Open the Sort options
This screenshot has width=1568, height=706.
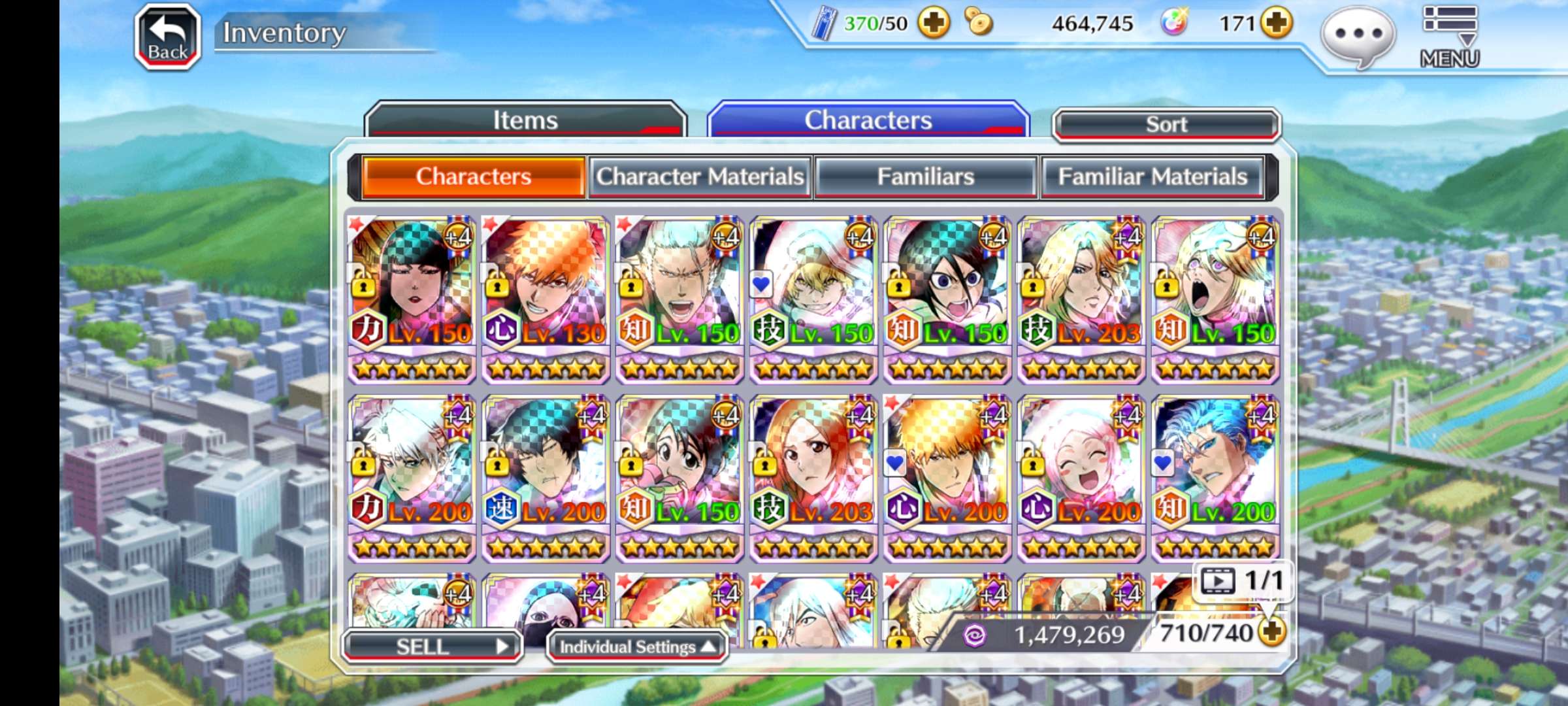tap(1166, 124)
